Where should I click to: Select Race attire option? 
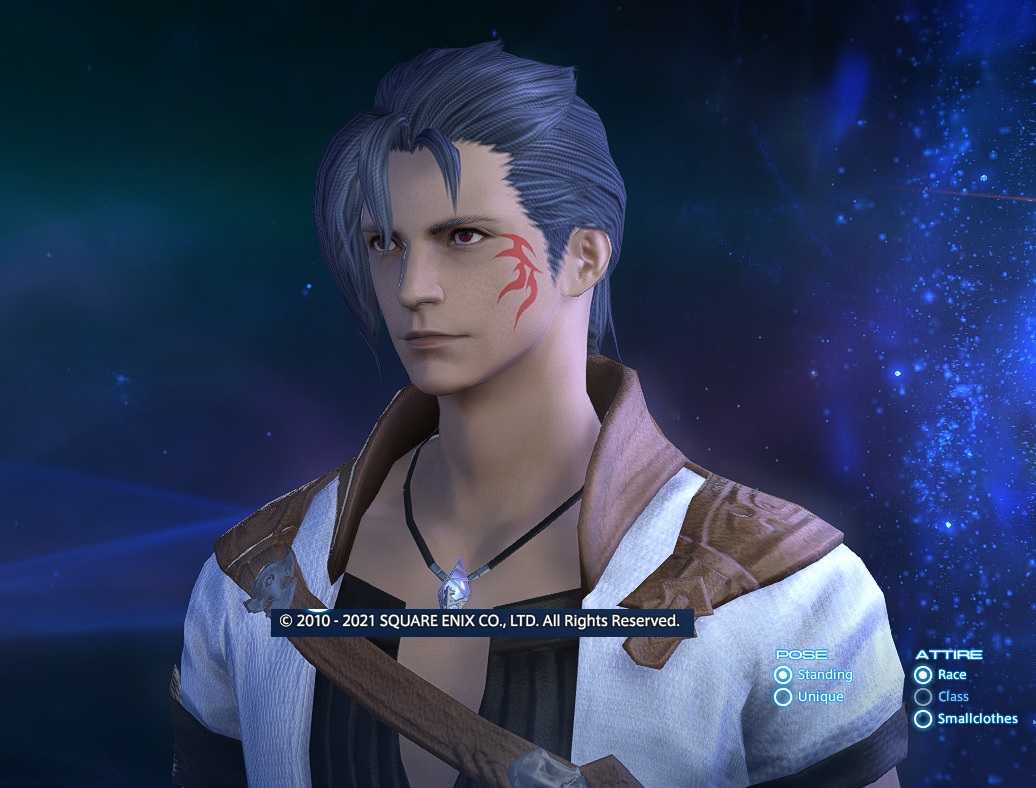click(x=923, y=675)
